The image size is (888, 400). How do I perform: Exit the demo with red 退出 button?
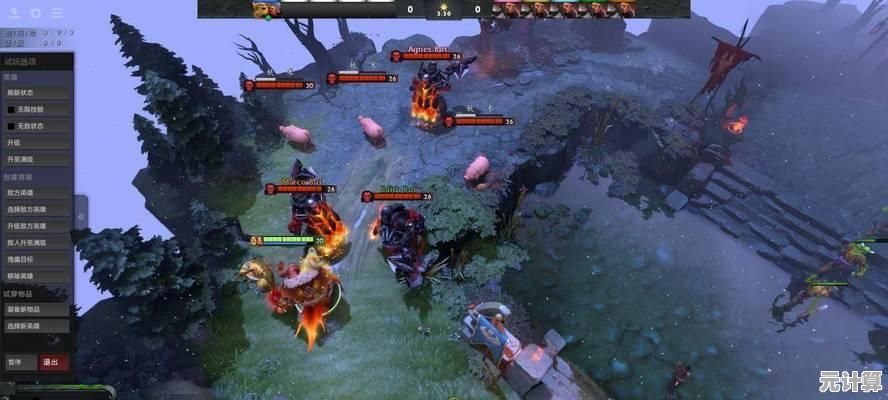coord(50,362)
